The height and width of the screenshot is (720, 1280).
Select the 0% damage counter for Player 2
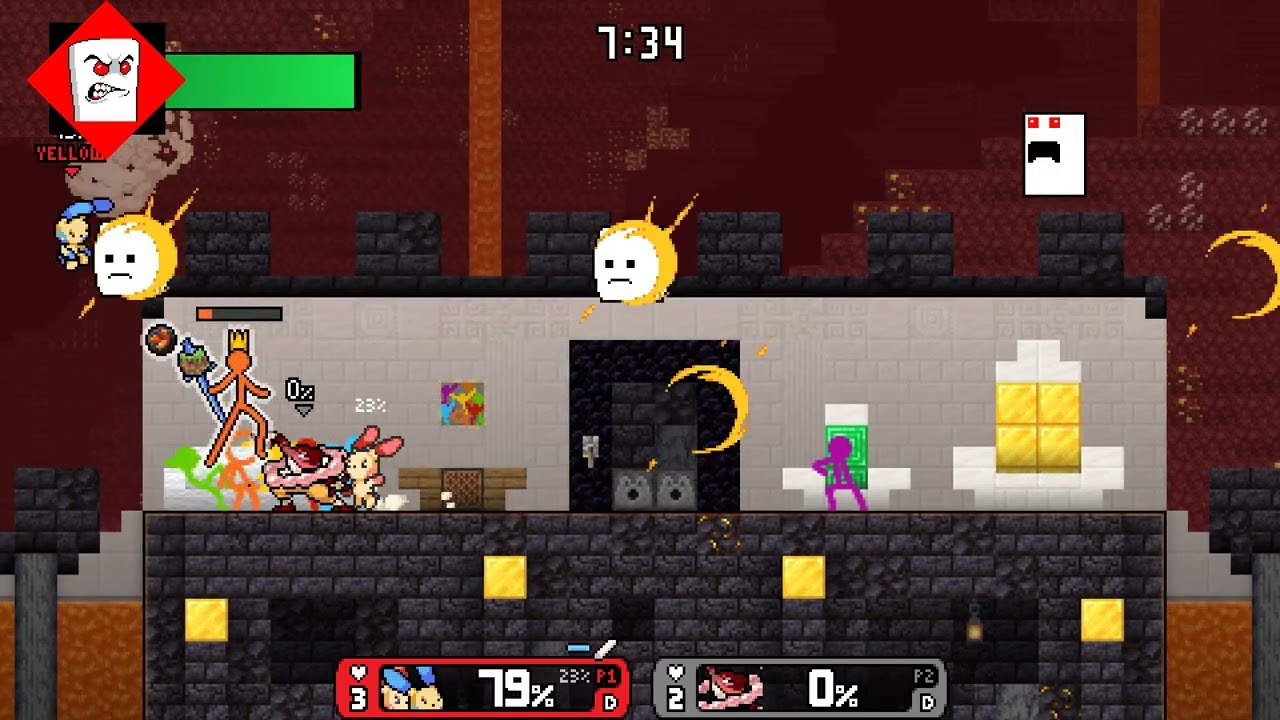tap(836, 686)
